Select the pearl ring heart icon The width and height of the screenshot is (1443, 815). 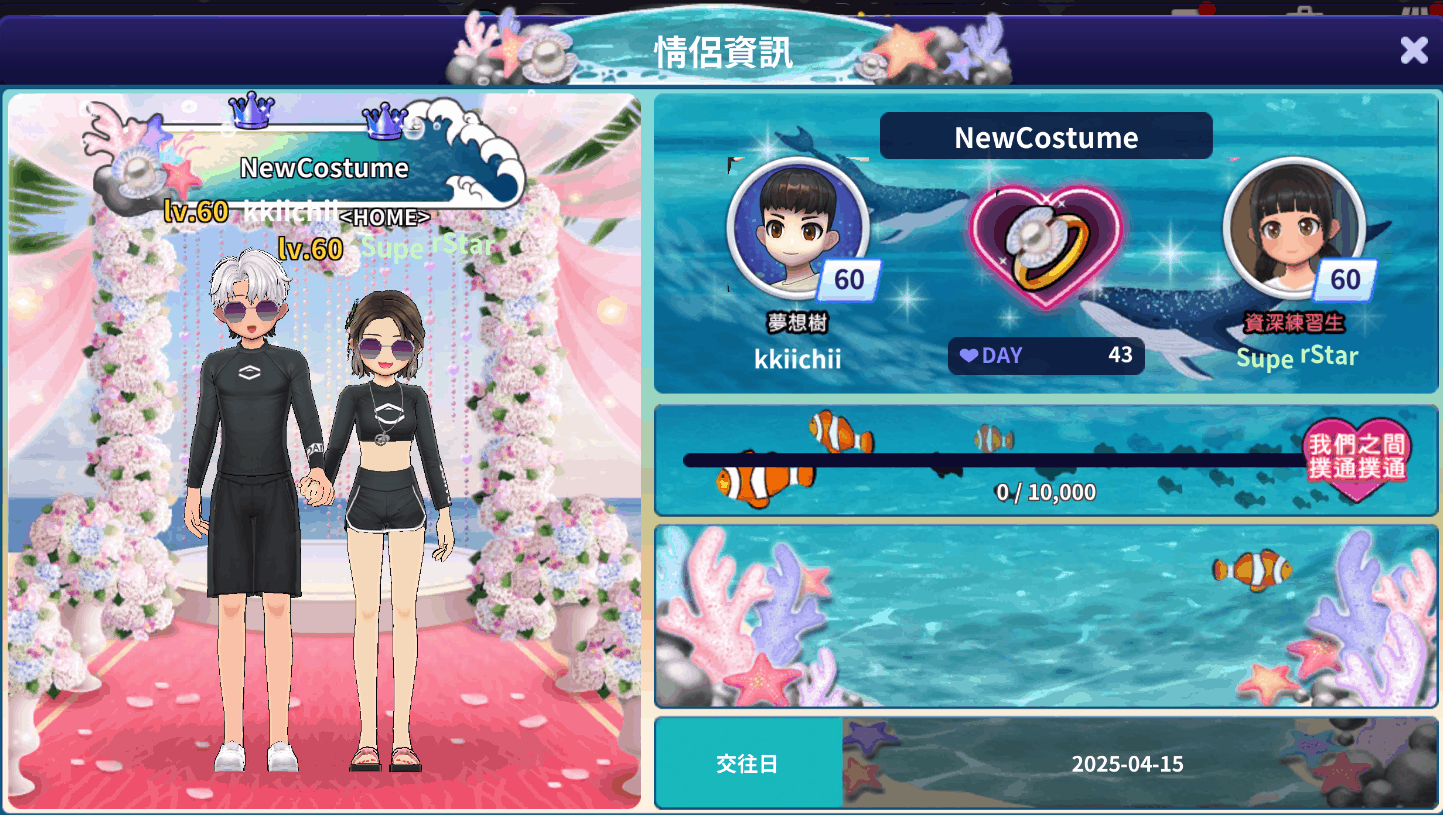1045,246
